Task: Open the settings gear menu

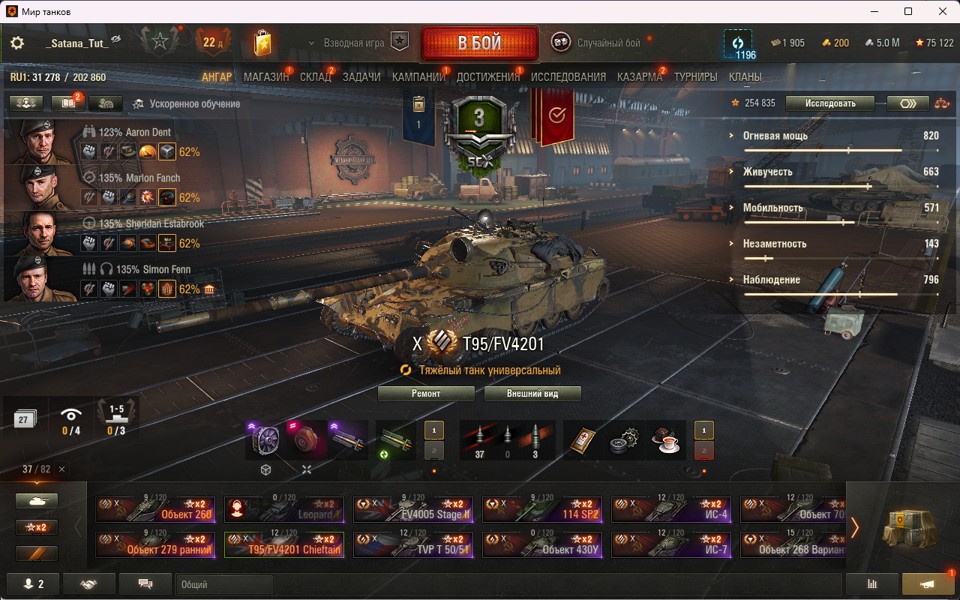Action: (16, 43)
